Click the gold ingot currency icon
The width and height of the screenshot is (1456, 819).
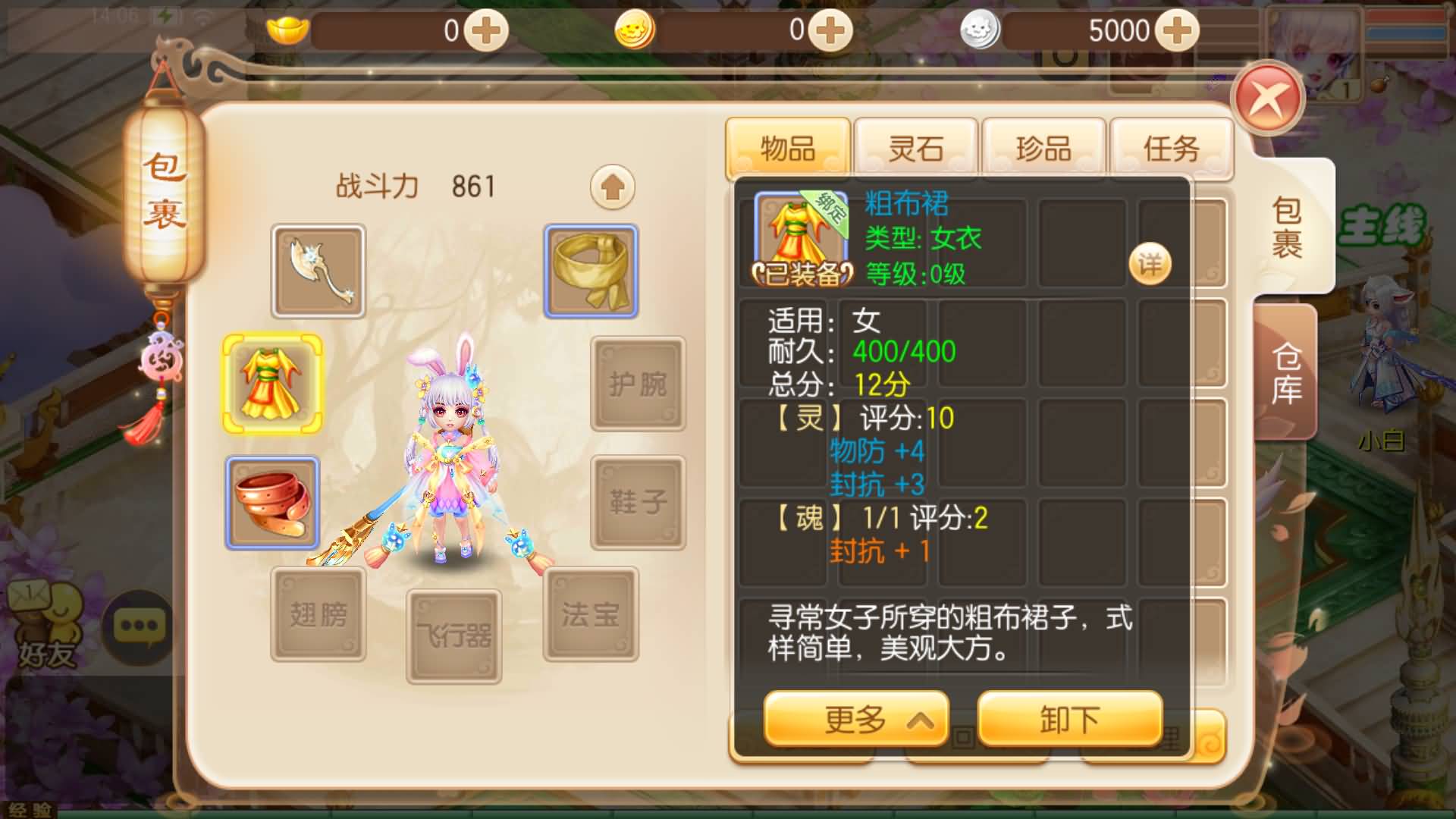click(287, 30)
